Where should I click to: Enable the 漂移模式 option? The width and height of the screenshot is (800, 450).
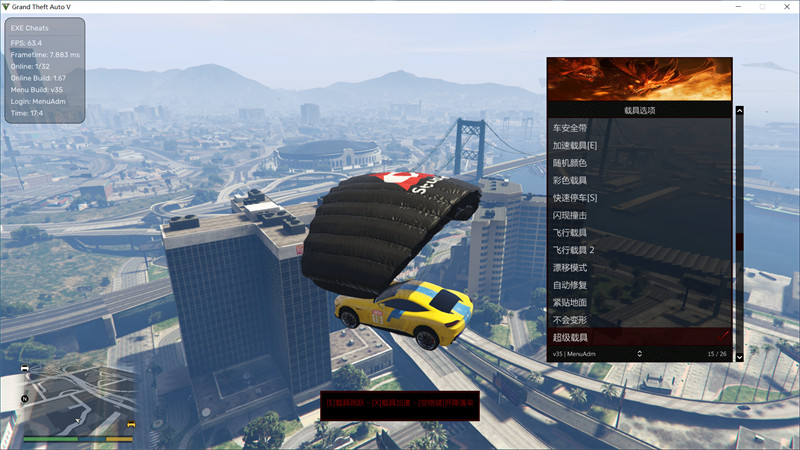coord(571,267)
